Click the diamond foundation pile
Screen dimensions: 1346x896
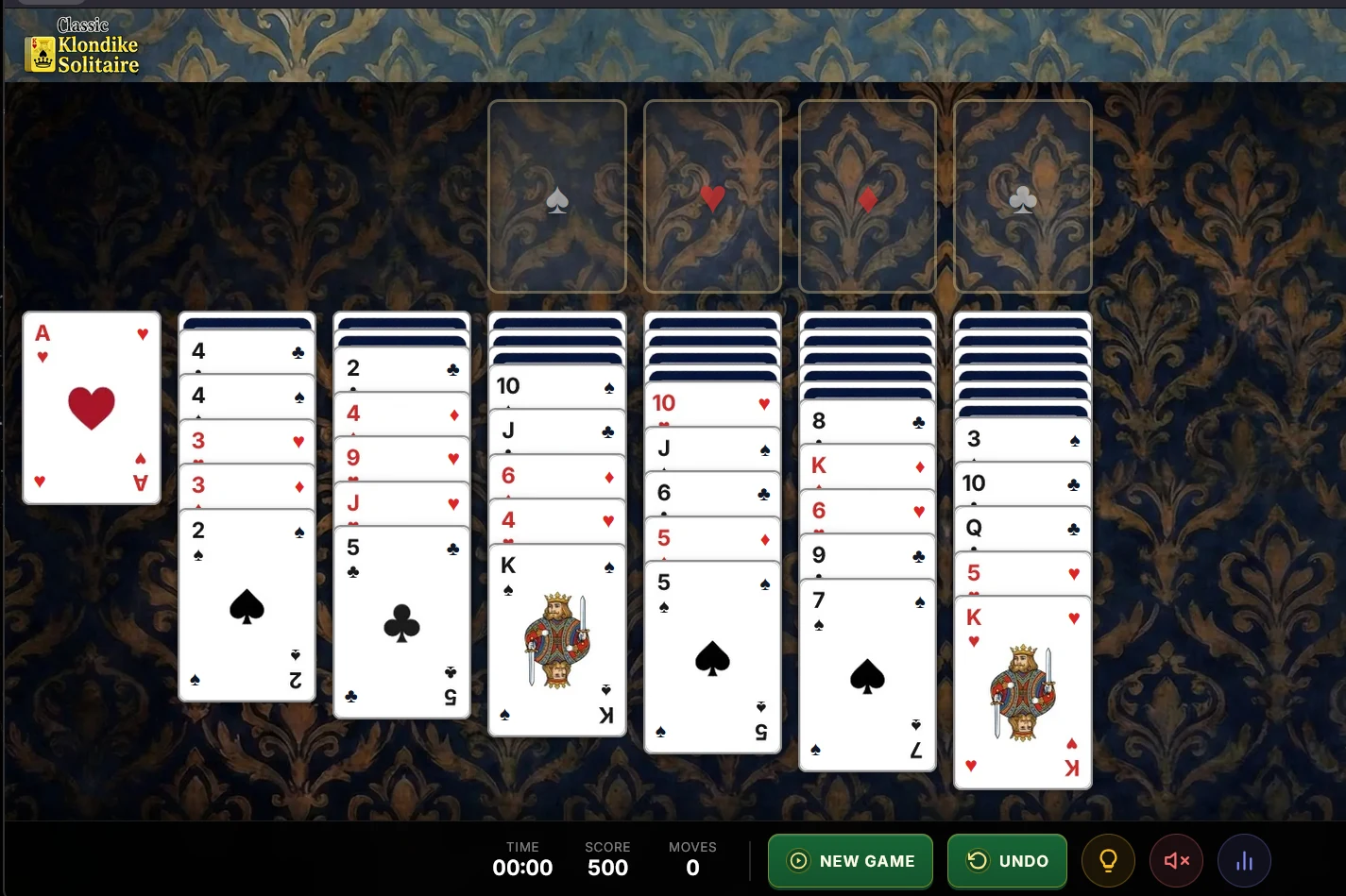coord(866,195)
